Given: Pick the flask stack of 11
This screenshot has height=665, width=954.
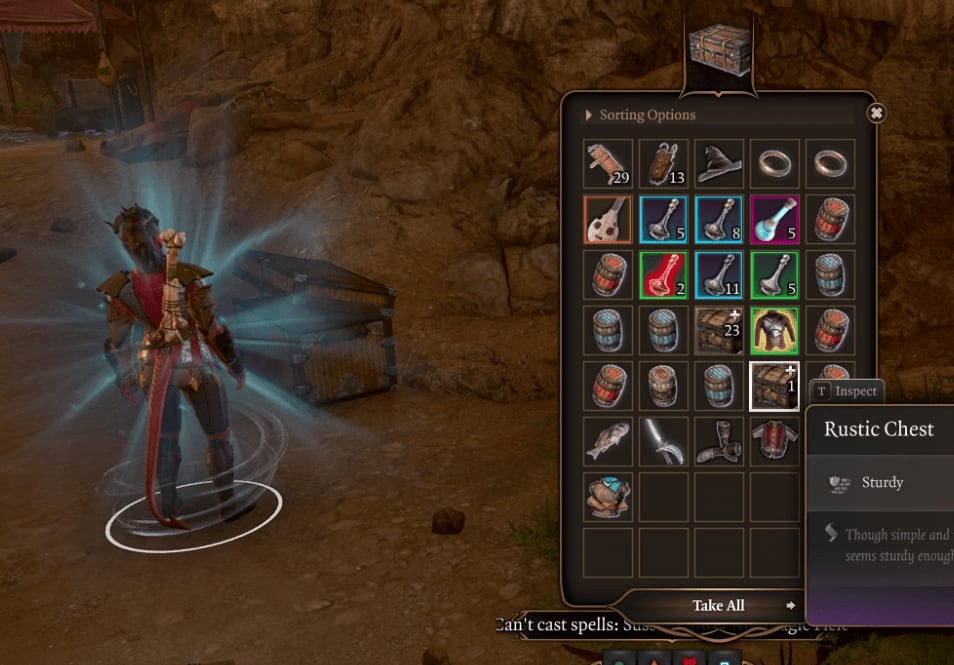Looking at the screenshot, I should point(719,275).
